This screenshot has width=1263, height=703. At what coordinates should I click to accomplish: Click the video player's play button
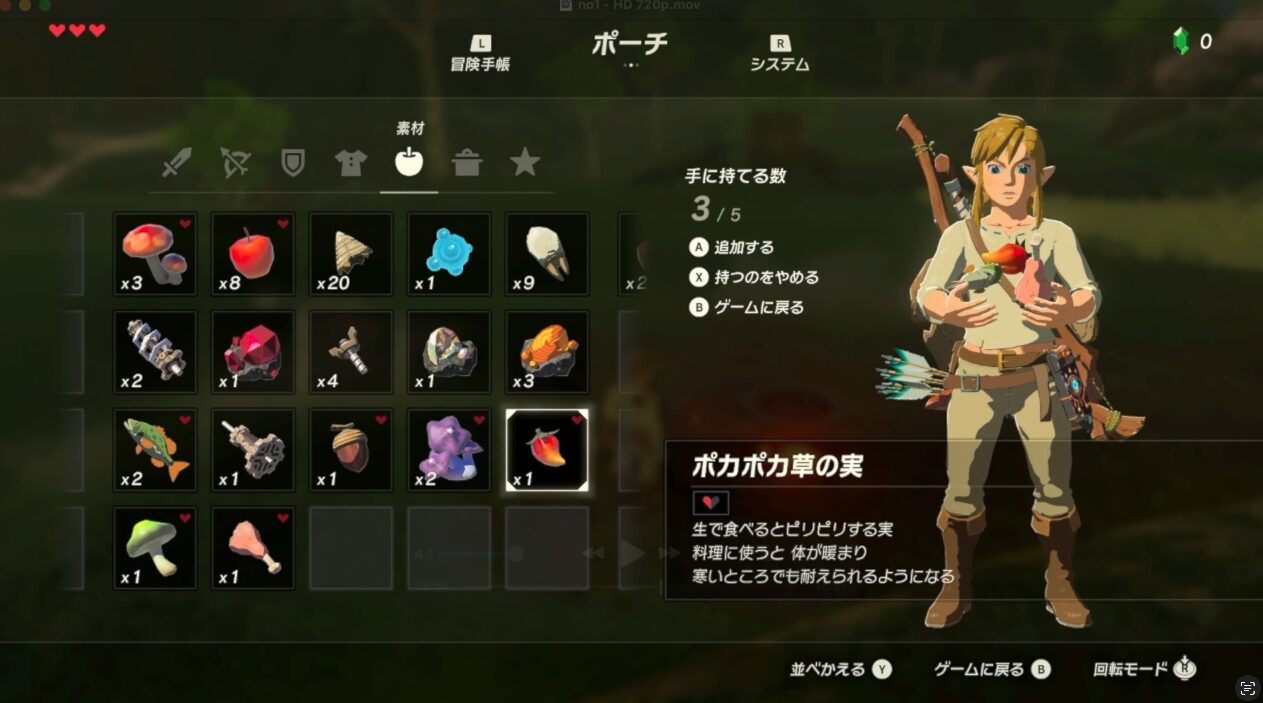coord(631,553)
